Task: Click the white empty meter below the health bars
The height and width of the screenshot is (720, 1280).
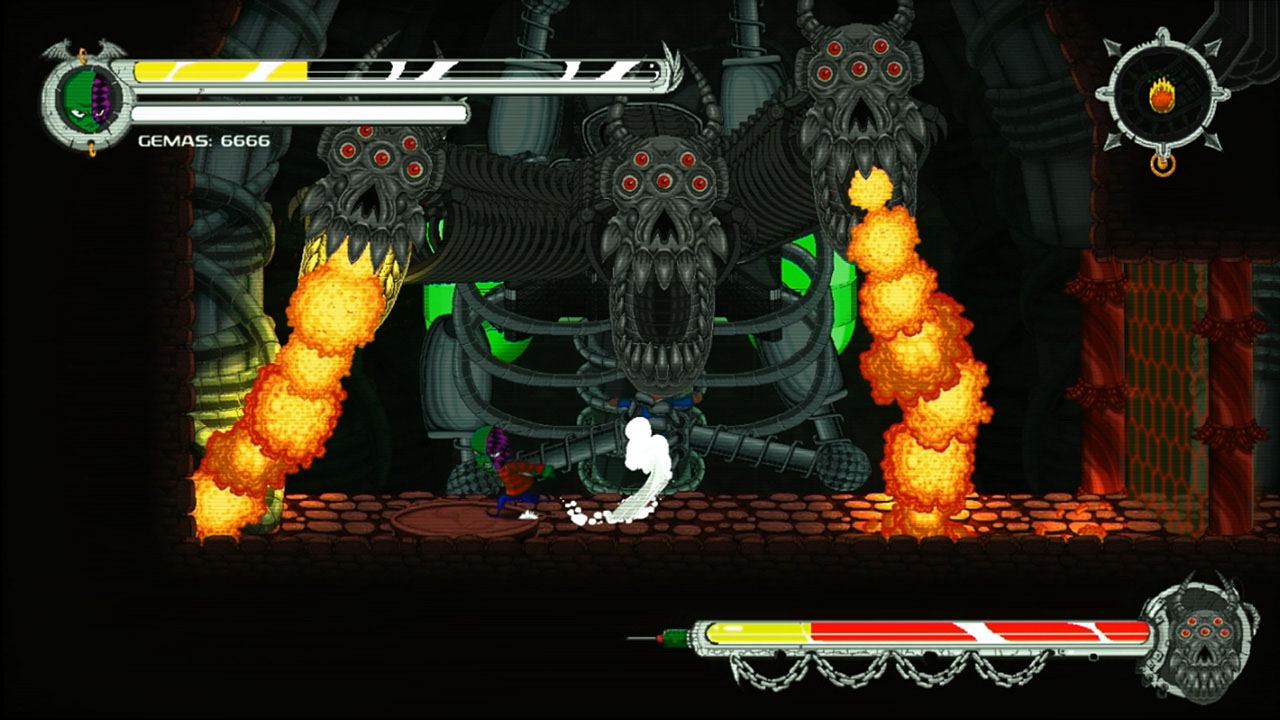Action: (x=295, y=113)
